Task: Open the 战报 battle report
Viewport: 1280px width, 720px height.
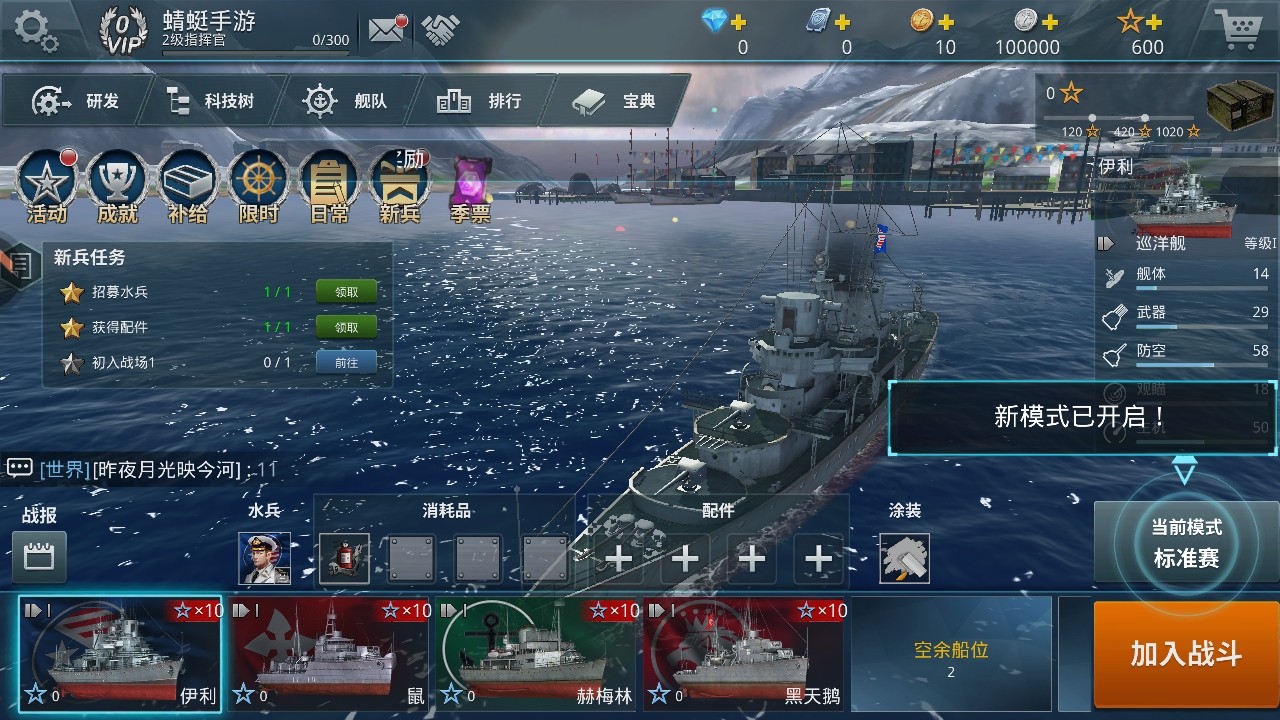Action: 40,556
